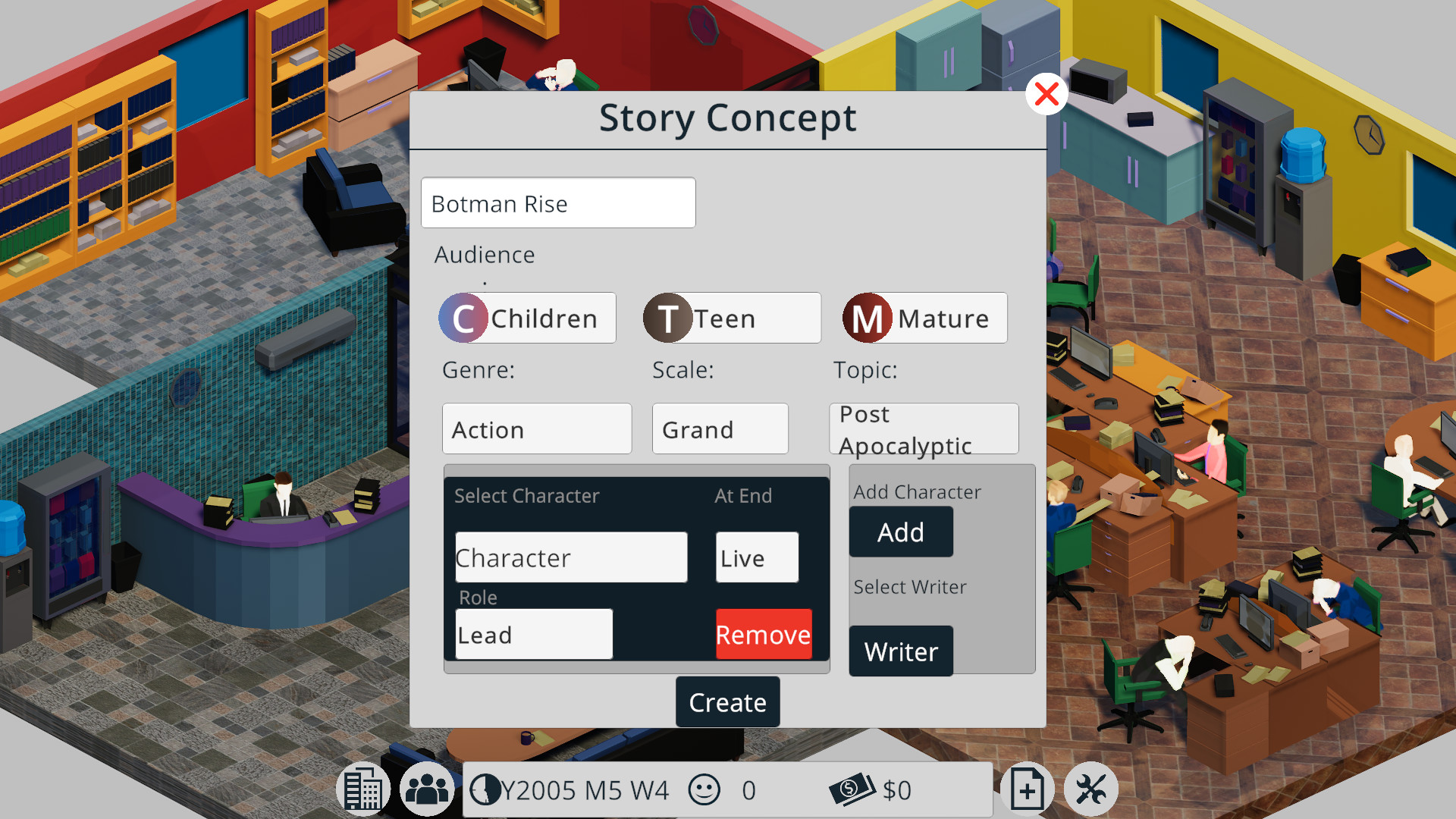The height and width of the screenshot is (819, 1456).
Task: Add a character with the Add button
Action: [900, 532]
